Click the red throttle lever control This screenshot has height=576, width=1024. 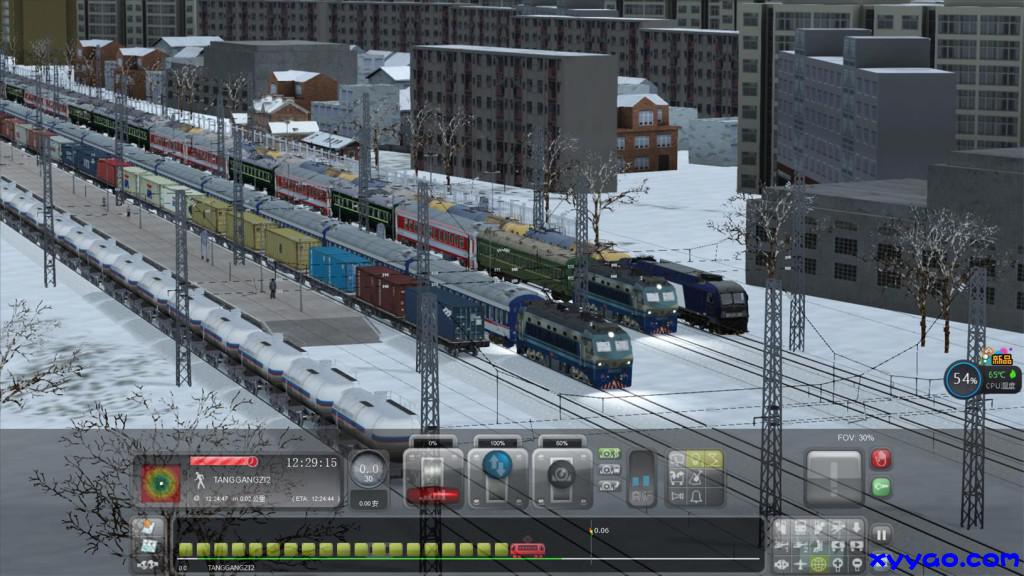coord(434,492)
